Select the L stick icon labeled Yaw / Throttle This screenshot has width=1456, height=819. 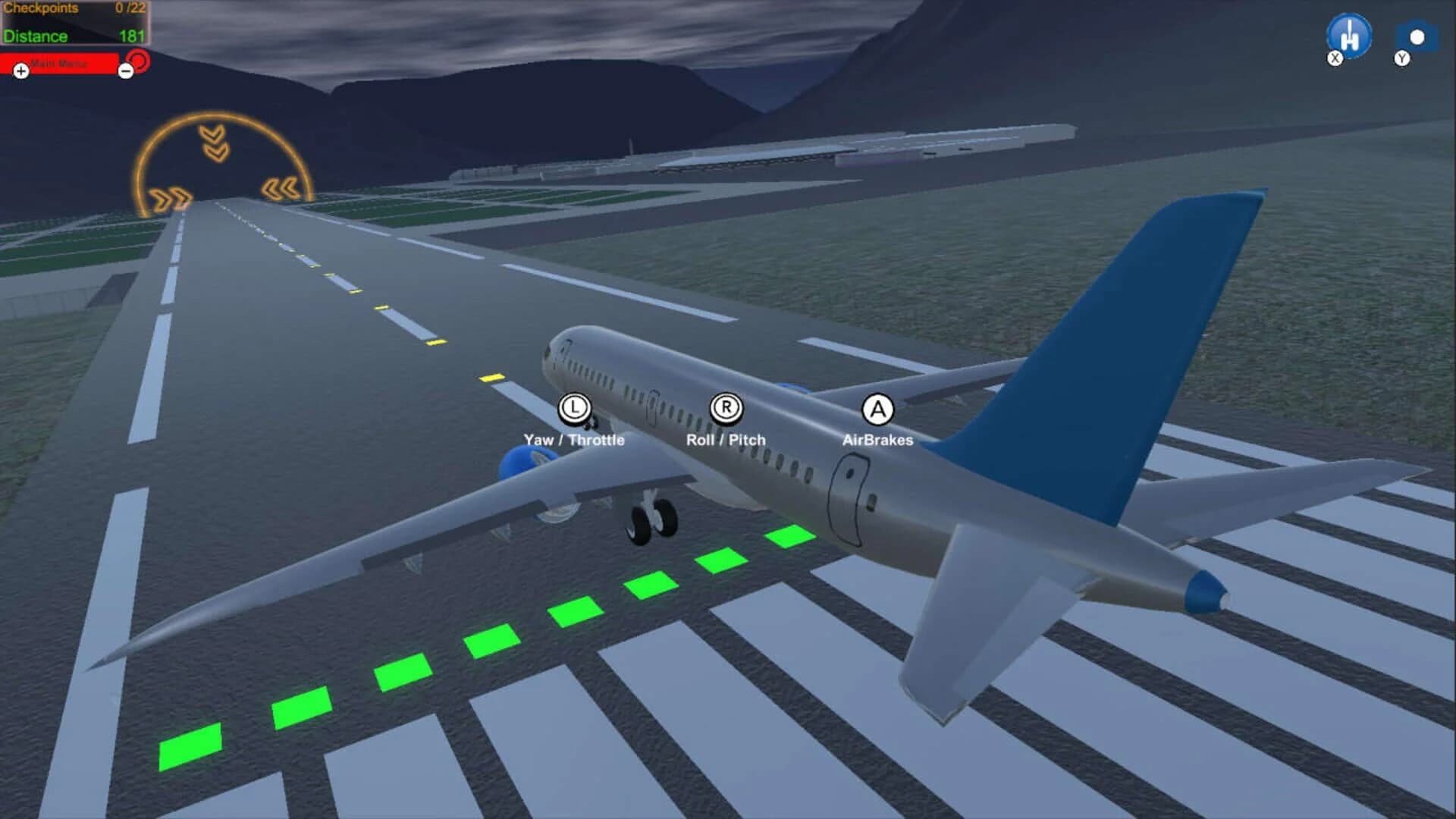[574, 409]
